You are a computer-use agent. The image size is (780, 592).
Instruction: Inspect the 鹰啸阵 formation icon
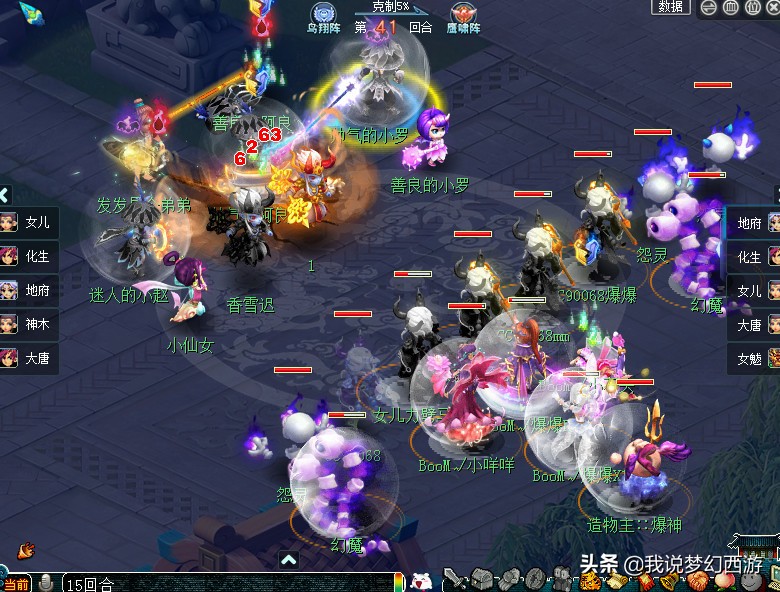pyautogui.click(x=462, y=15)
